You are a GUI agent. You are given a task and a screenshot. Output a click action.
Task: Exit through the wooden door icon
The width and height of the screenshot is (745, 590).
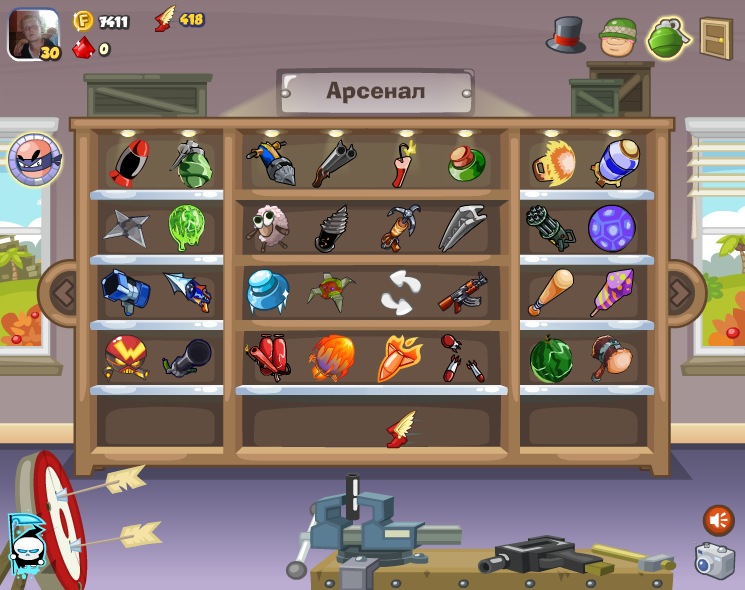click(716, 38)
